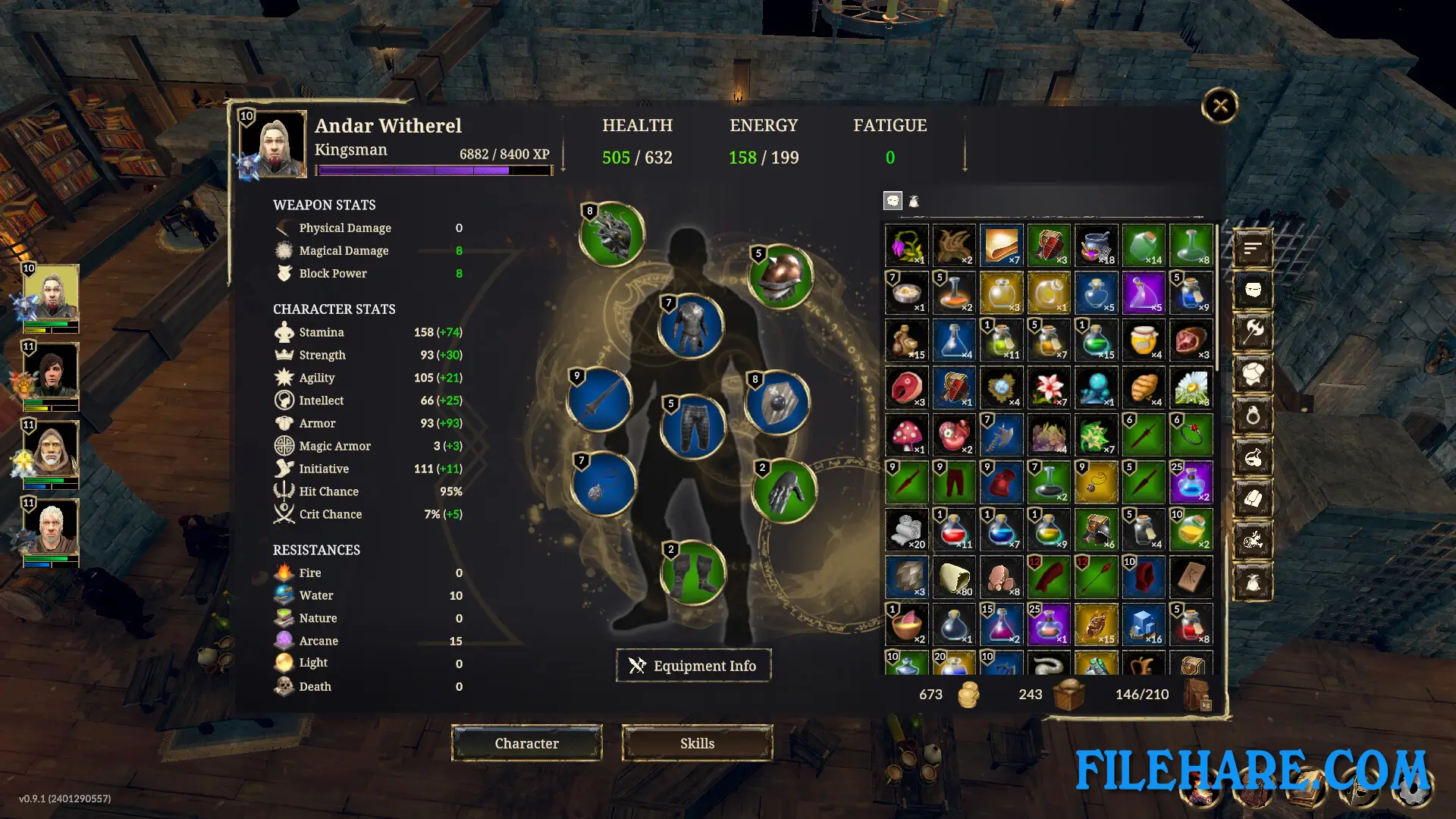1456x819 pixels.
Task: Open the Character tab
Action: tap(526, 743)
